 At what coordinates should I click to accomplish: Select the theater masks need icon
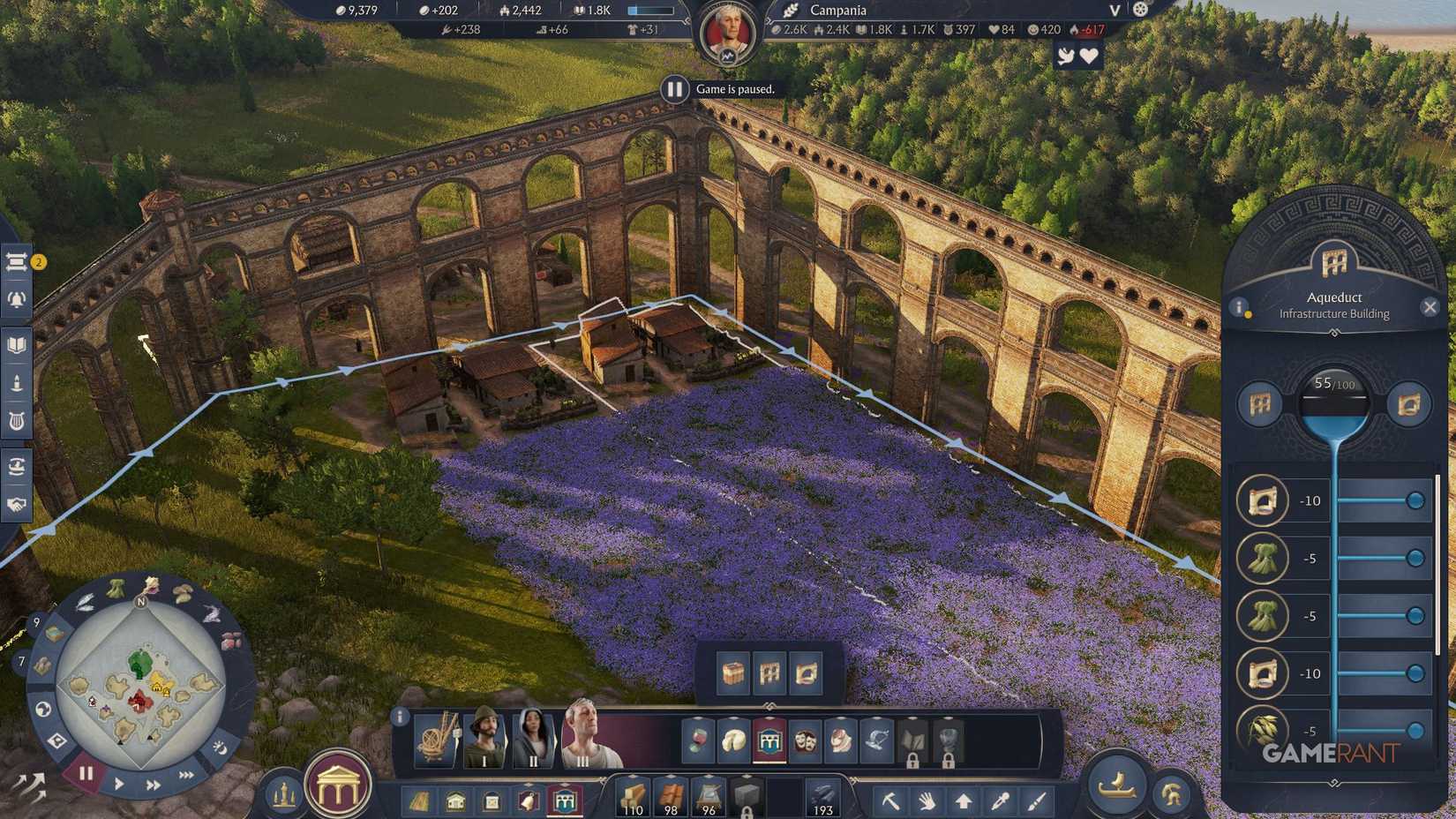(x=805, y=741)
